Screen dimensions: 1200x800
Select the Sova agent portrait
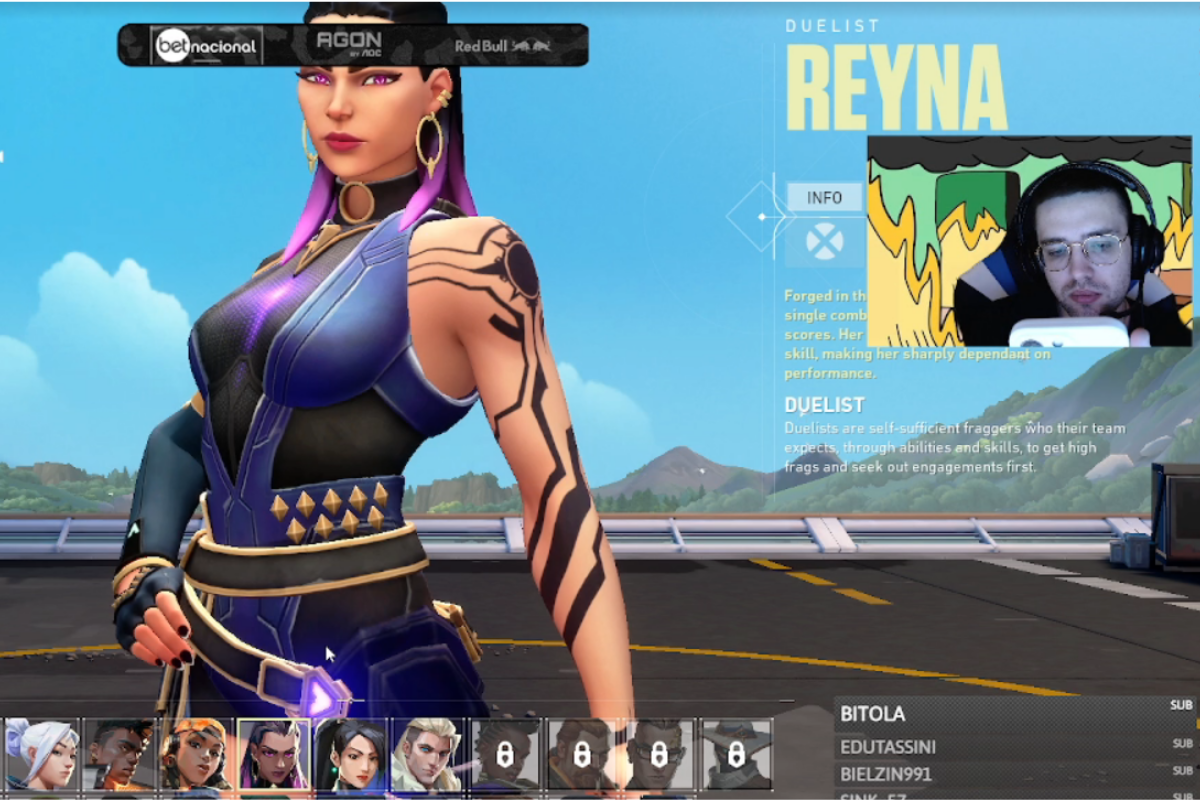click(427, 755)
